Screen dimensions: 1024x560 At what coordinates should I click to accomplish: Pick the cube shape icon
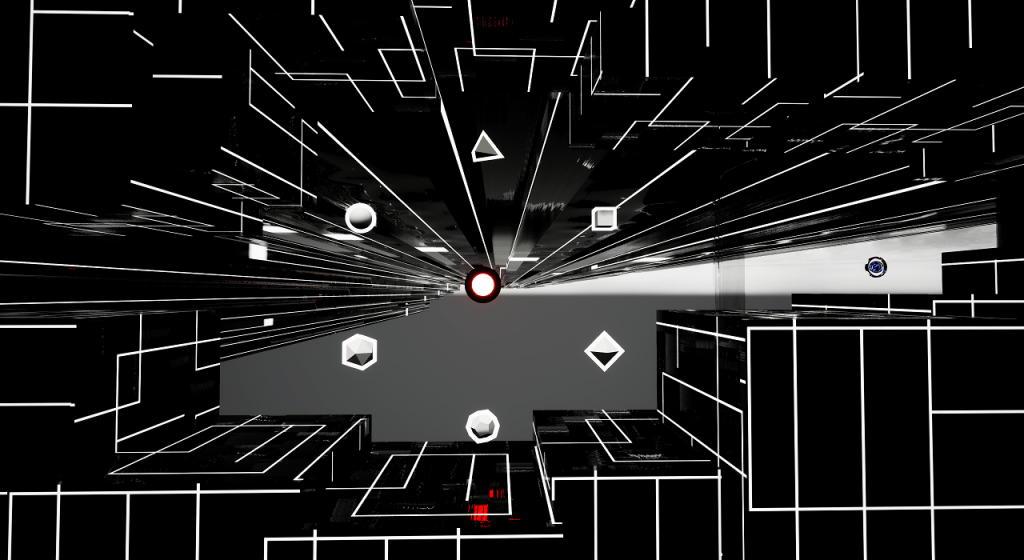604,218
